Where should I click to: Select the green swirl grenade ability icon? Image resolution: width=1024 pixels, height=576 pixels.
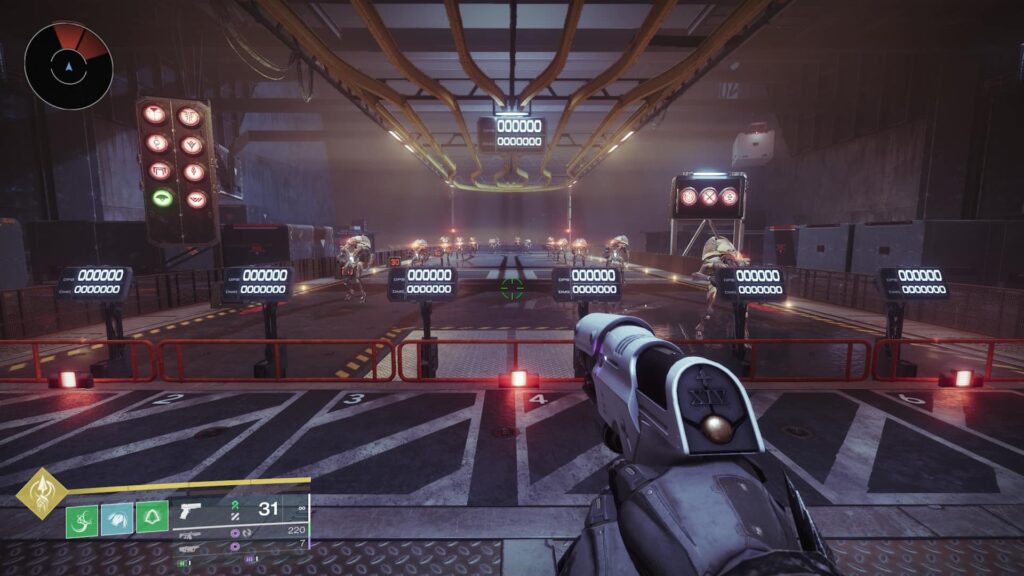pyautogui.click(x=82, y=521)
